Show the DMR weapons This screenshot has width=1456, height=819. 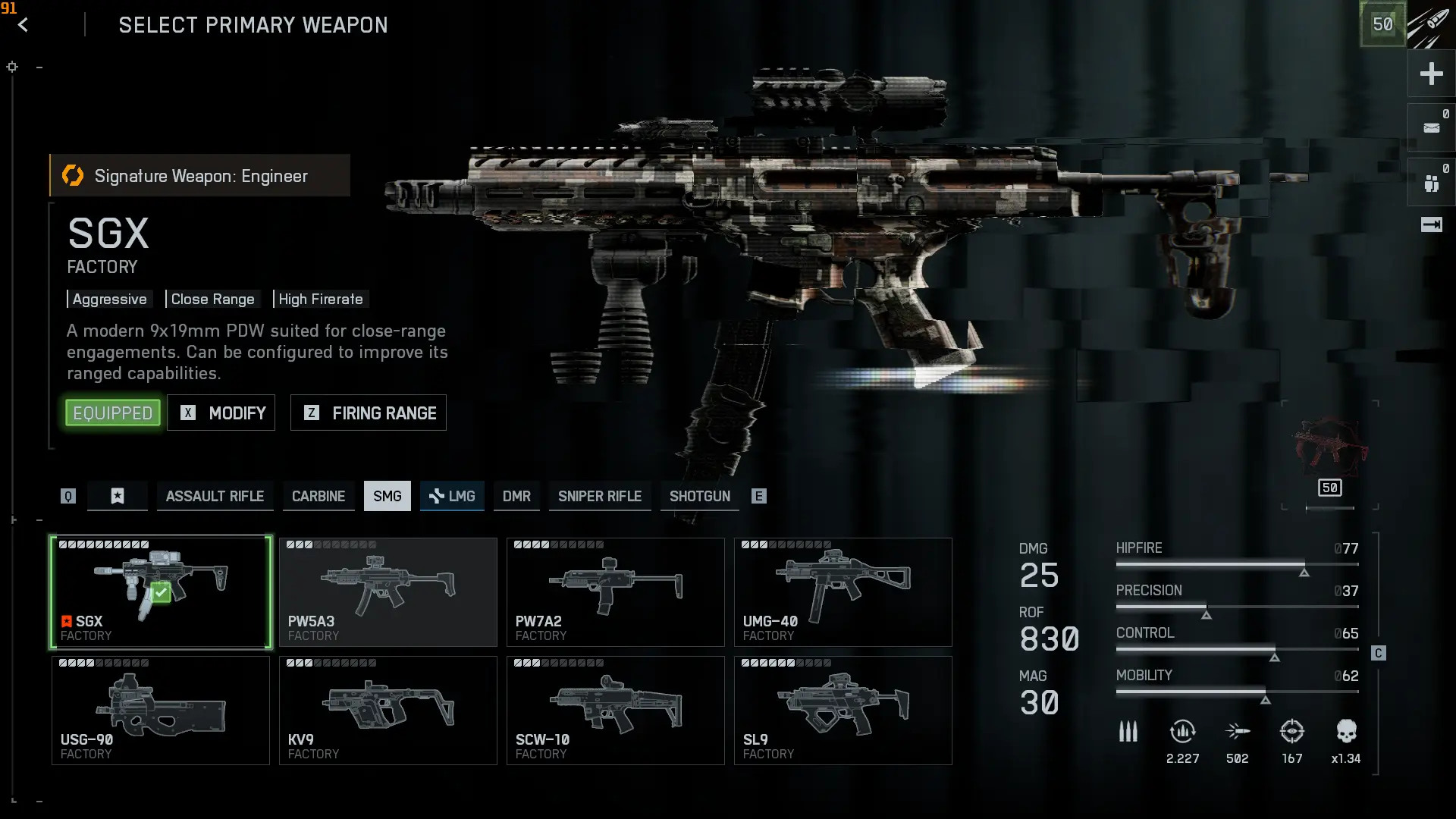point(516,496)
